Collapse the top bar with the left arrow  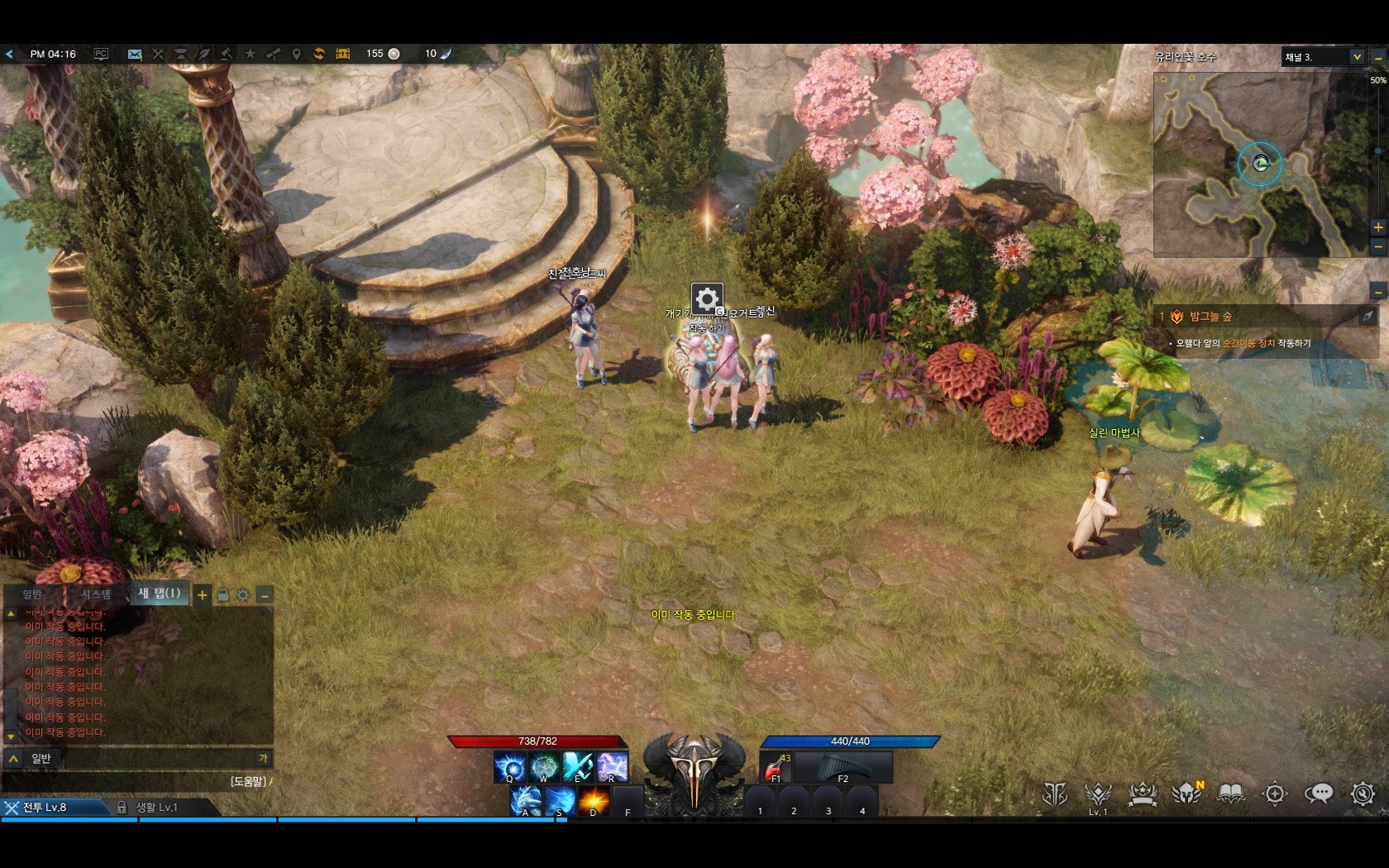[9, 54]
